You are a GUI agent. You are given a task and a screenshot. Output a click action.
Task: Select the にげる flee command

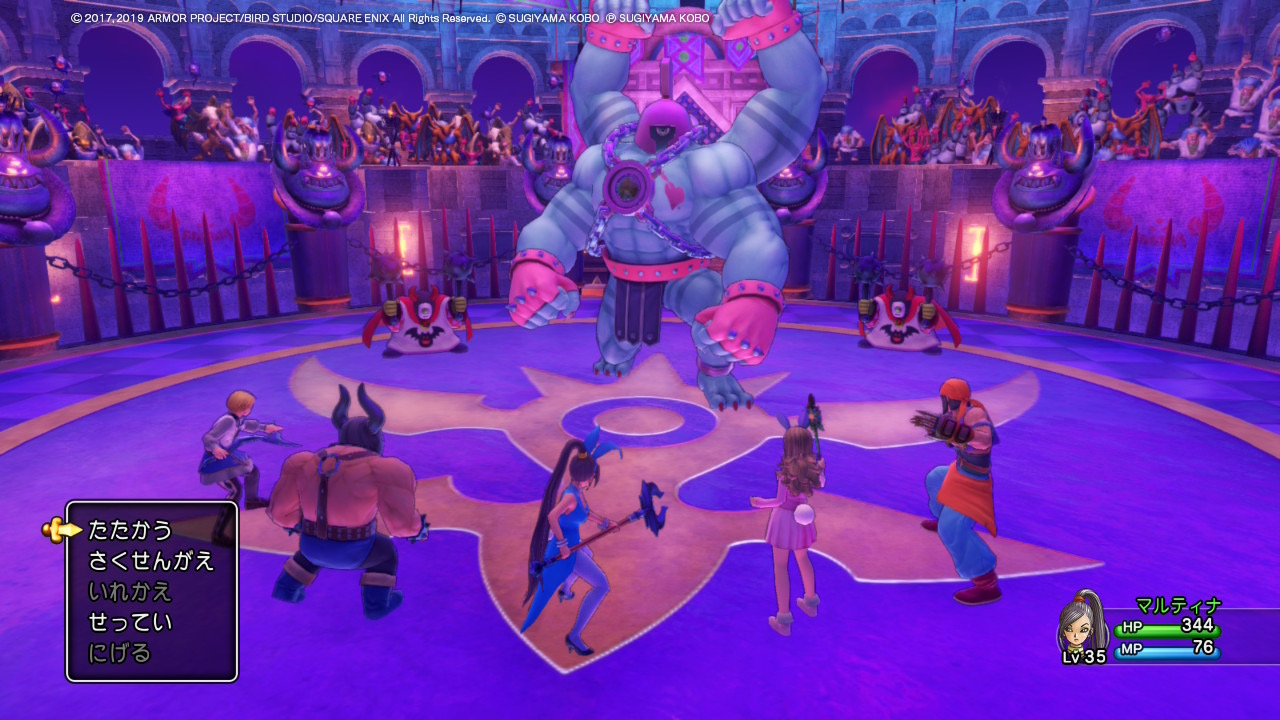tap(120, 654)
